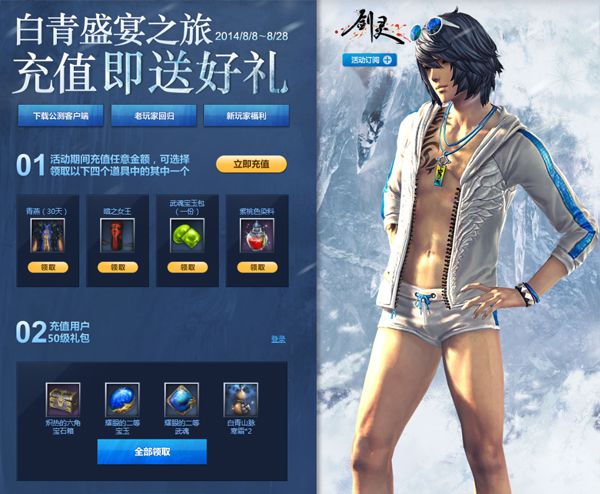
Task: Select the 青燕 costume icon
Action: coord(47,235)
